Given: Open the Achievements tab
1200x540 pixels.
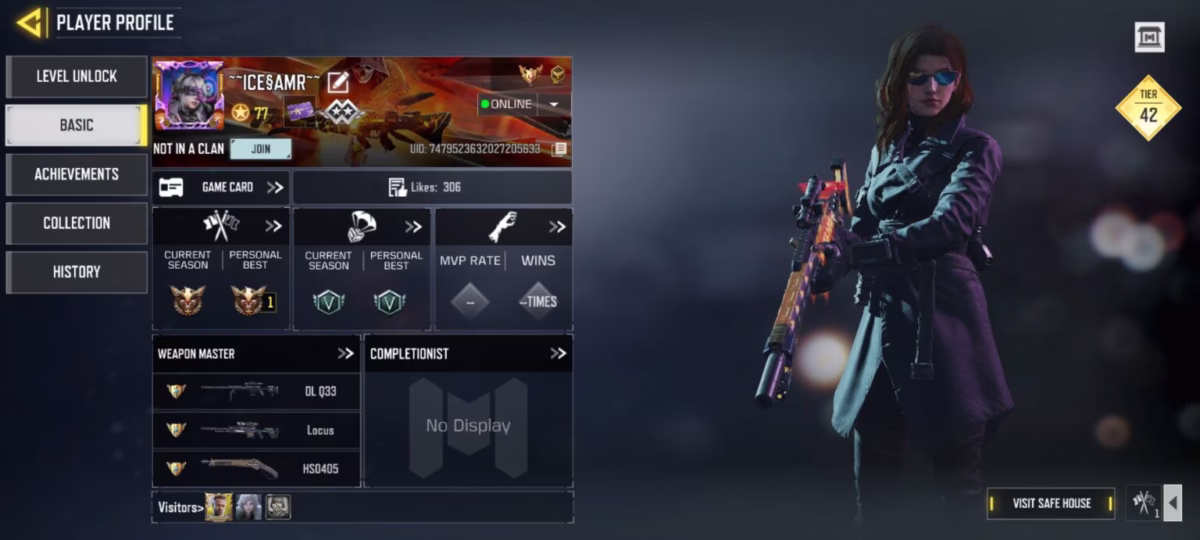Looking at the screenshot, I should tap(76, 174).
